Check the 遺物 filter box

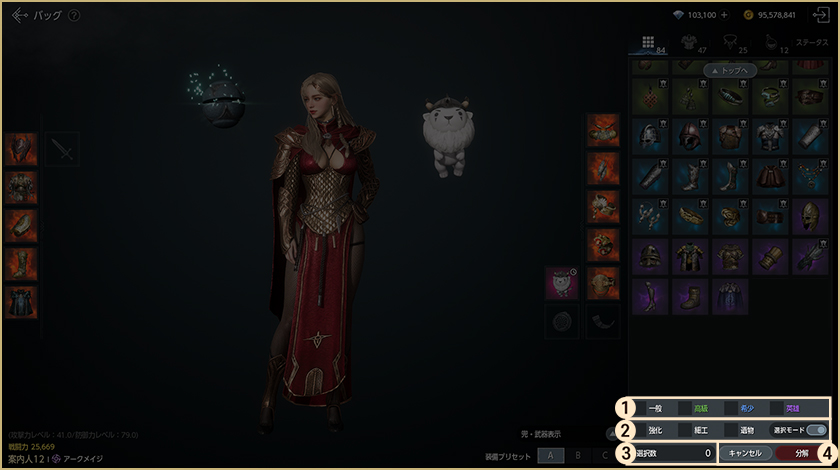click(x=731, y=430)
